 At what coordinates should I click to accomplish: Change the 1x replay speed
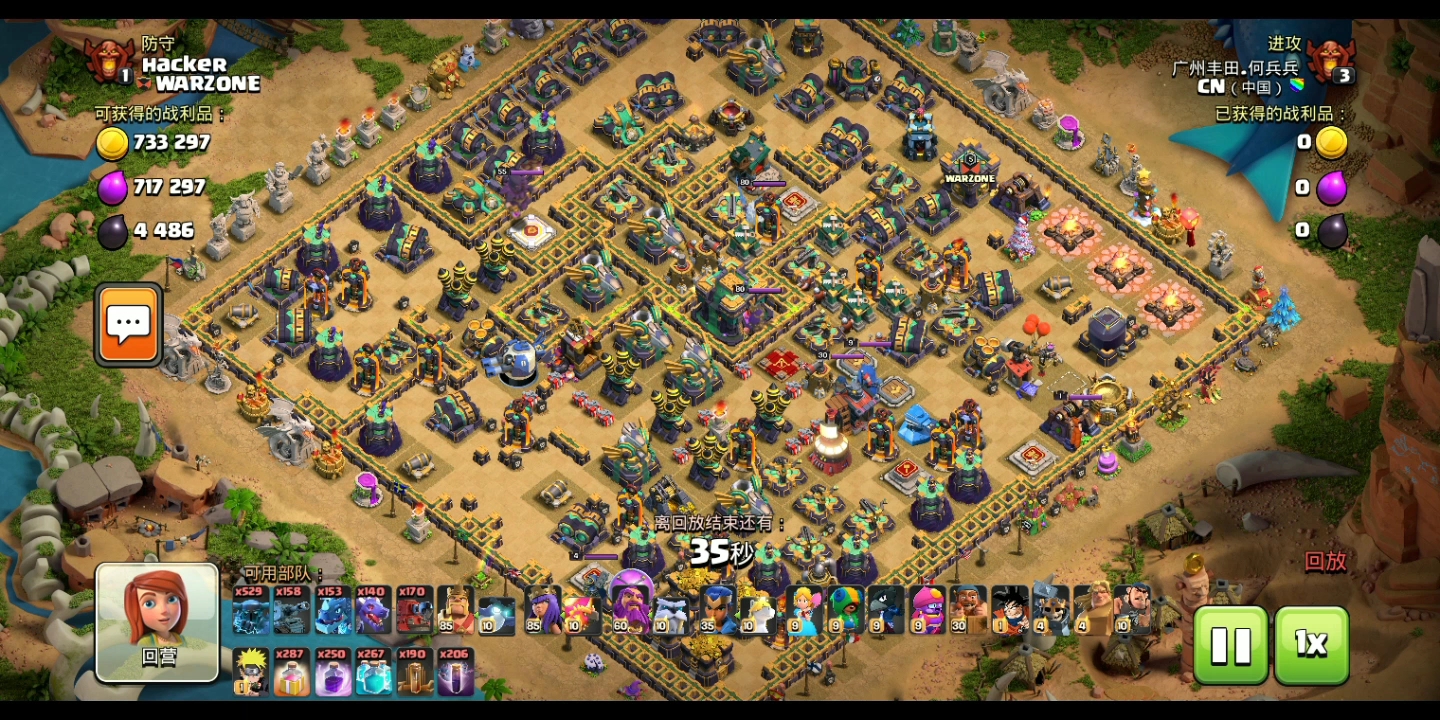click(1311, 645)
